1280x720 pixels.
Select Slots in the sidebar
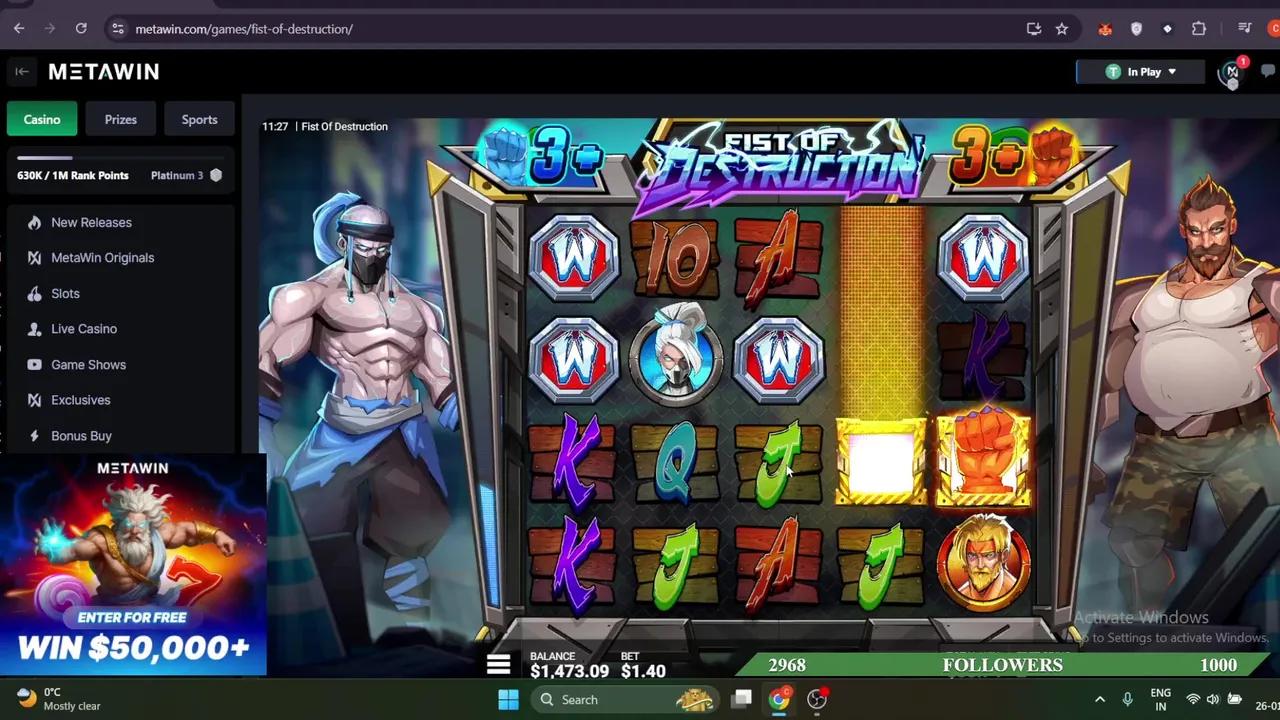click(x=65, y=293)
